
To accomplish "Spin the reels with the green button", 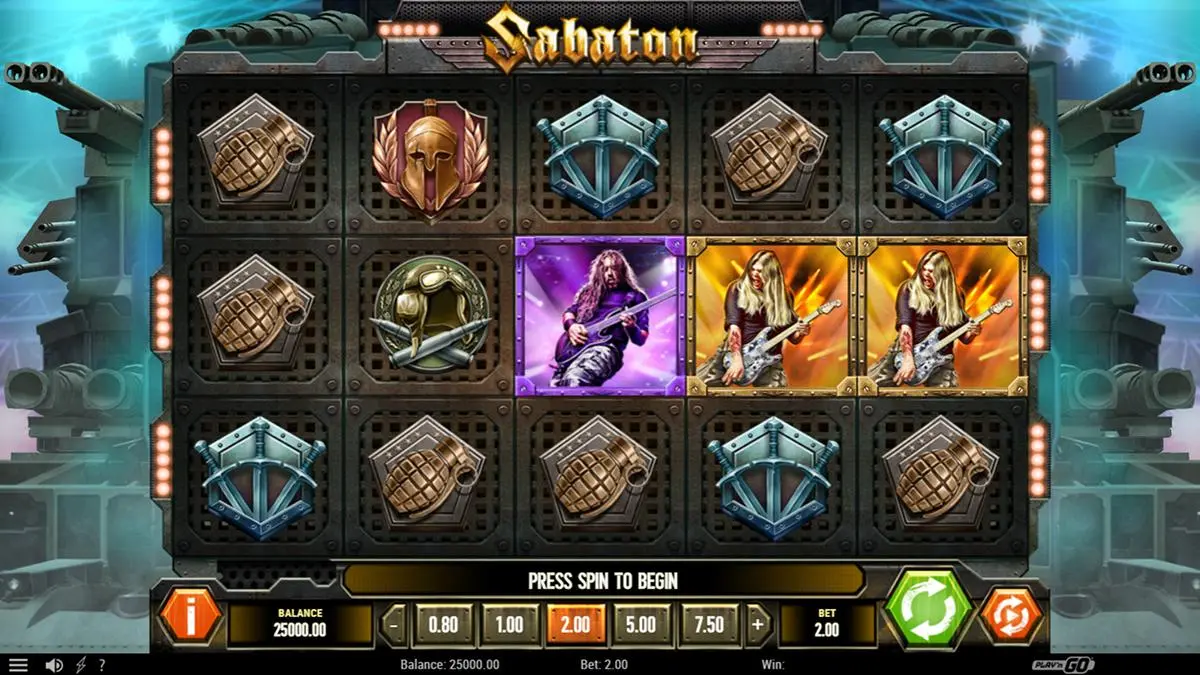I will (x=928, y=611).
